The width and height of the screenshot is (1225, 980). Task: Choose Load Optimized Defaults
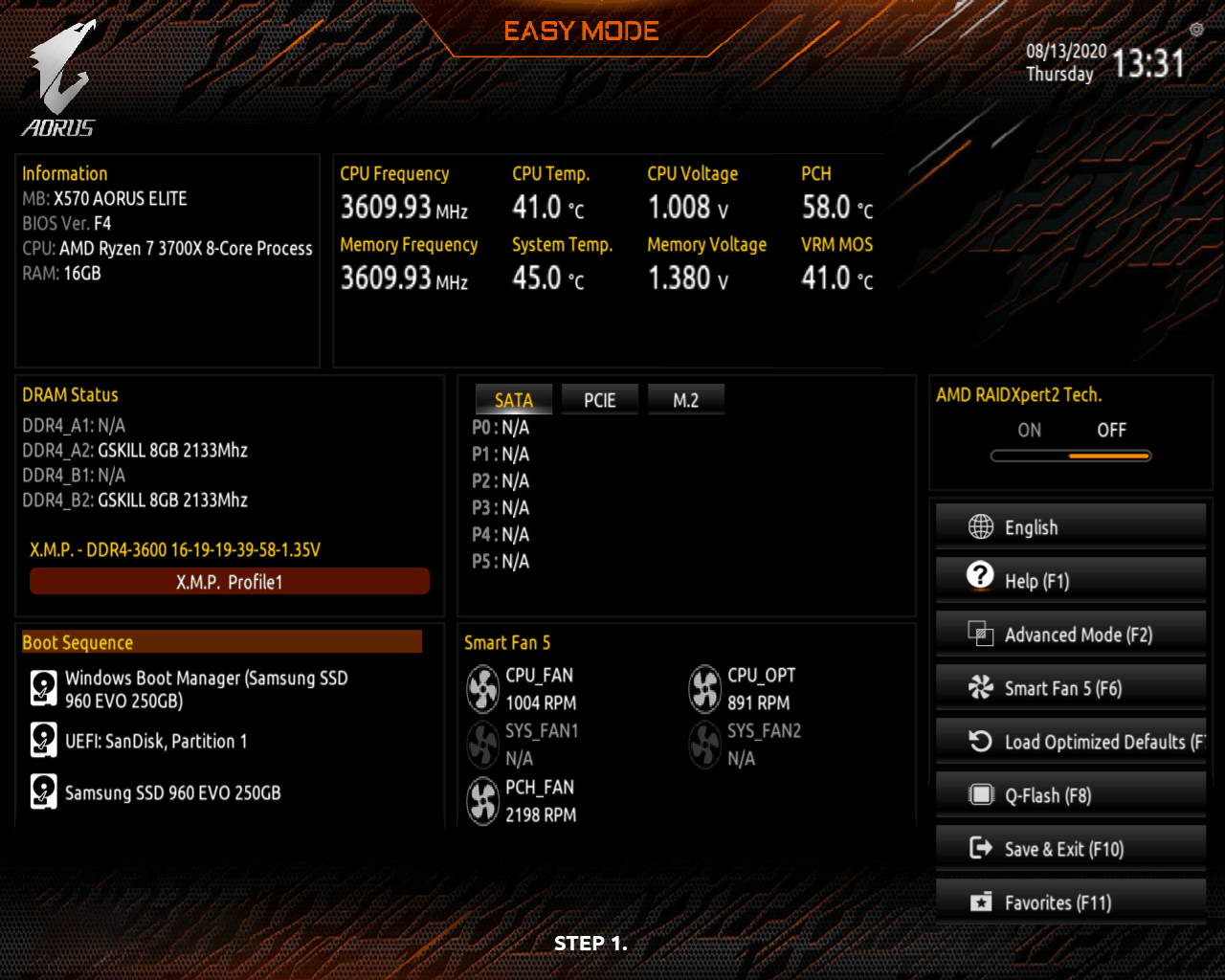pos(1070,742)
